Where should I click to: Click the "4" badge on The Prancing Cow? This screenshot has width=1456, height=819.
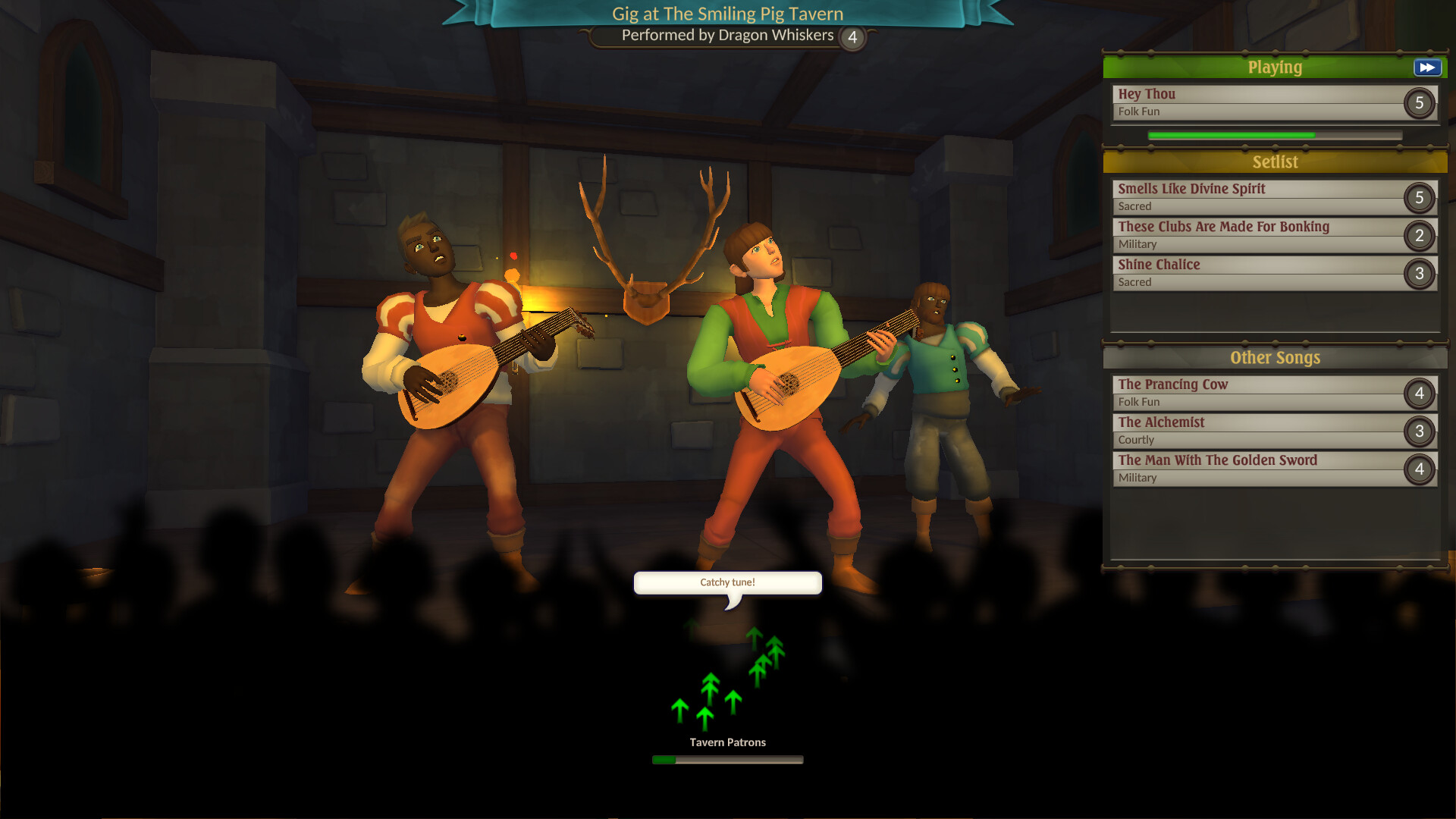click(1419, 393)
